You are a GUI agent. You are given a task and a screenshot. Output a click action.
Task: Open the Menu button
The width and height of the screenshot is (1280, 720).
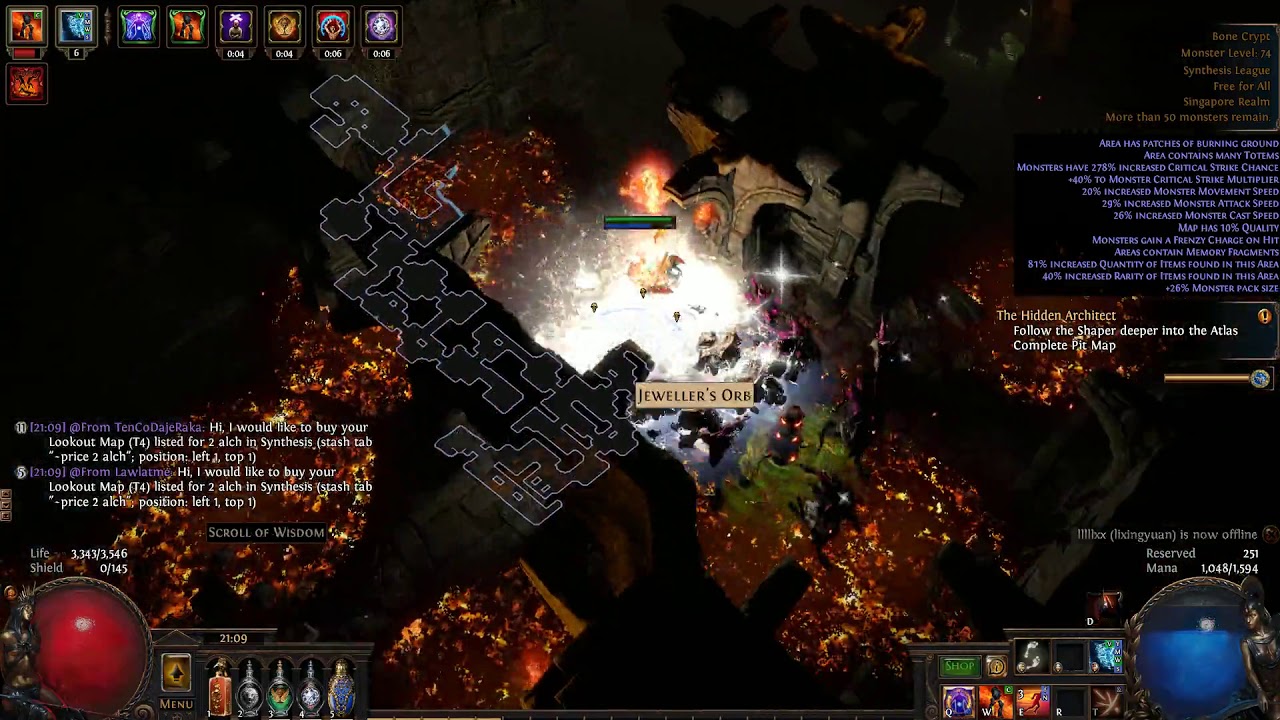point(176,704)
